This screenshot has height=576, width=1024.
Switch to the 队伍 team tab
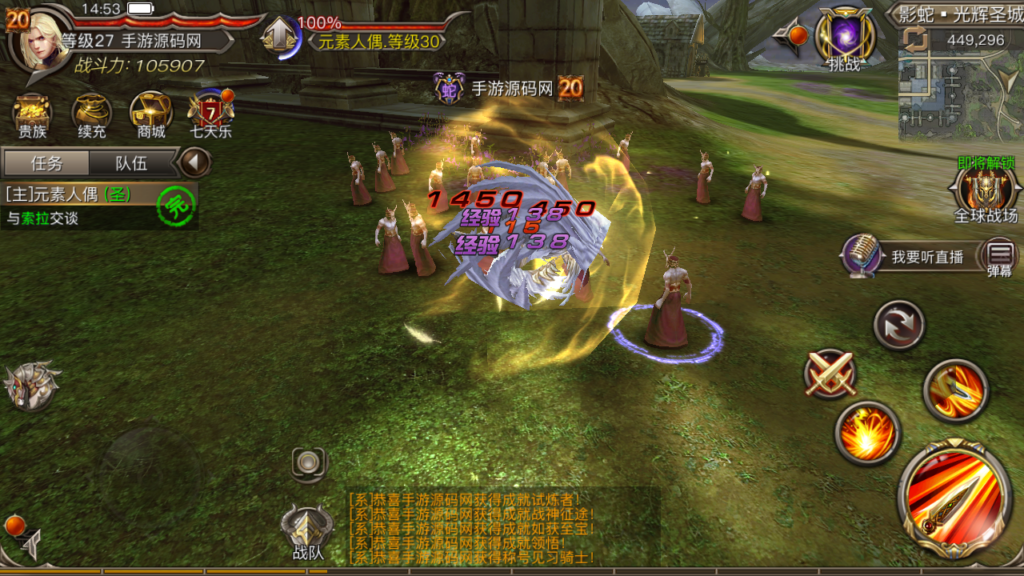131,163
